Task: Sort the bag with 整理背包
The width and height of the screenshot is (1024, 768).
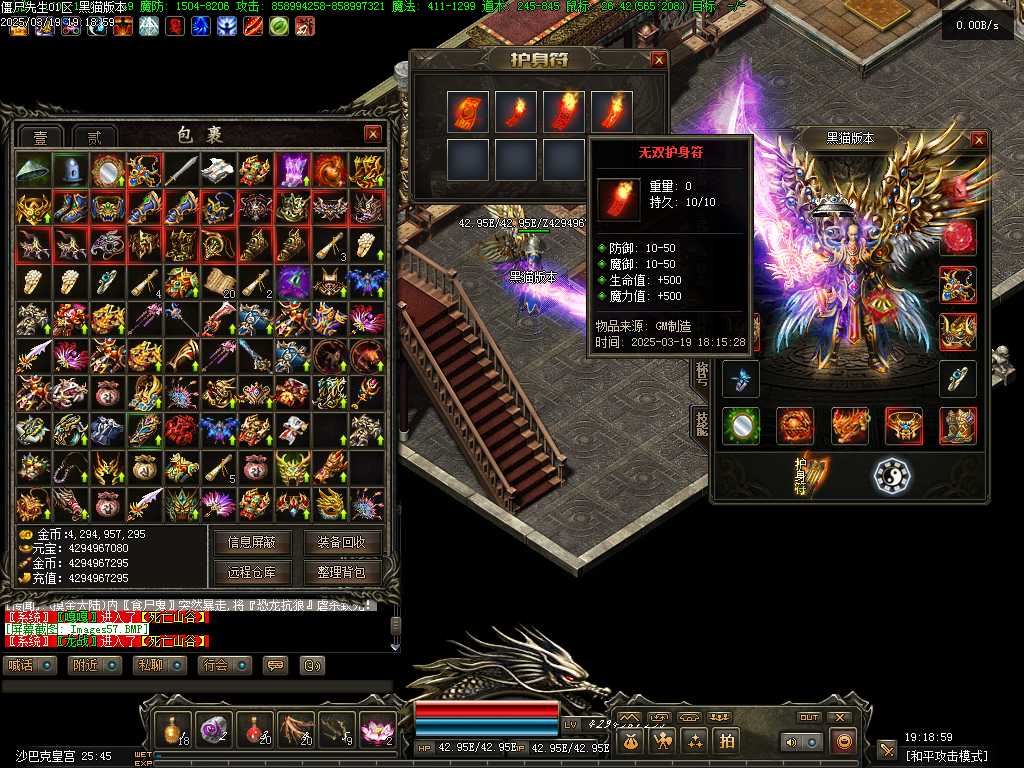Action: tap(342, 573)
